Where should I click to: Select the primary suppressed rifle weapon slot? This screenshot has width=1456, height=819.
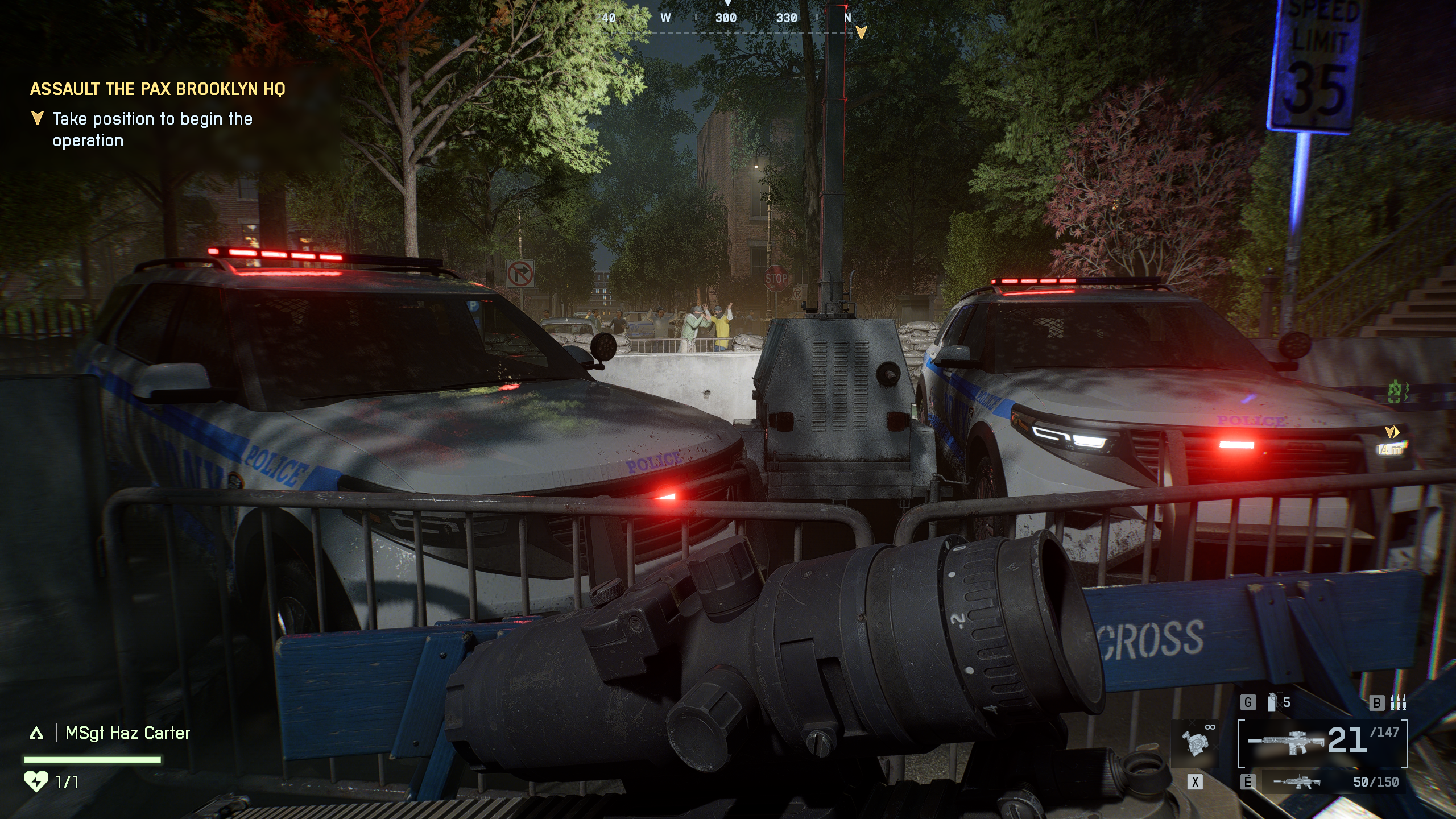pyautogui.click(x=1288, y=742)
